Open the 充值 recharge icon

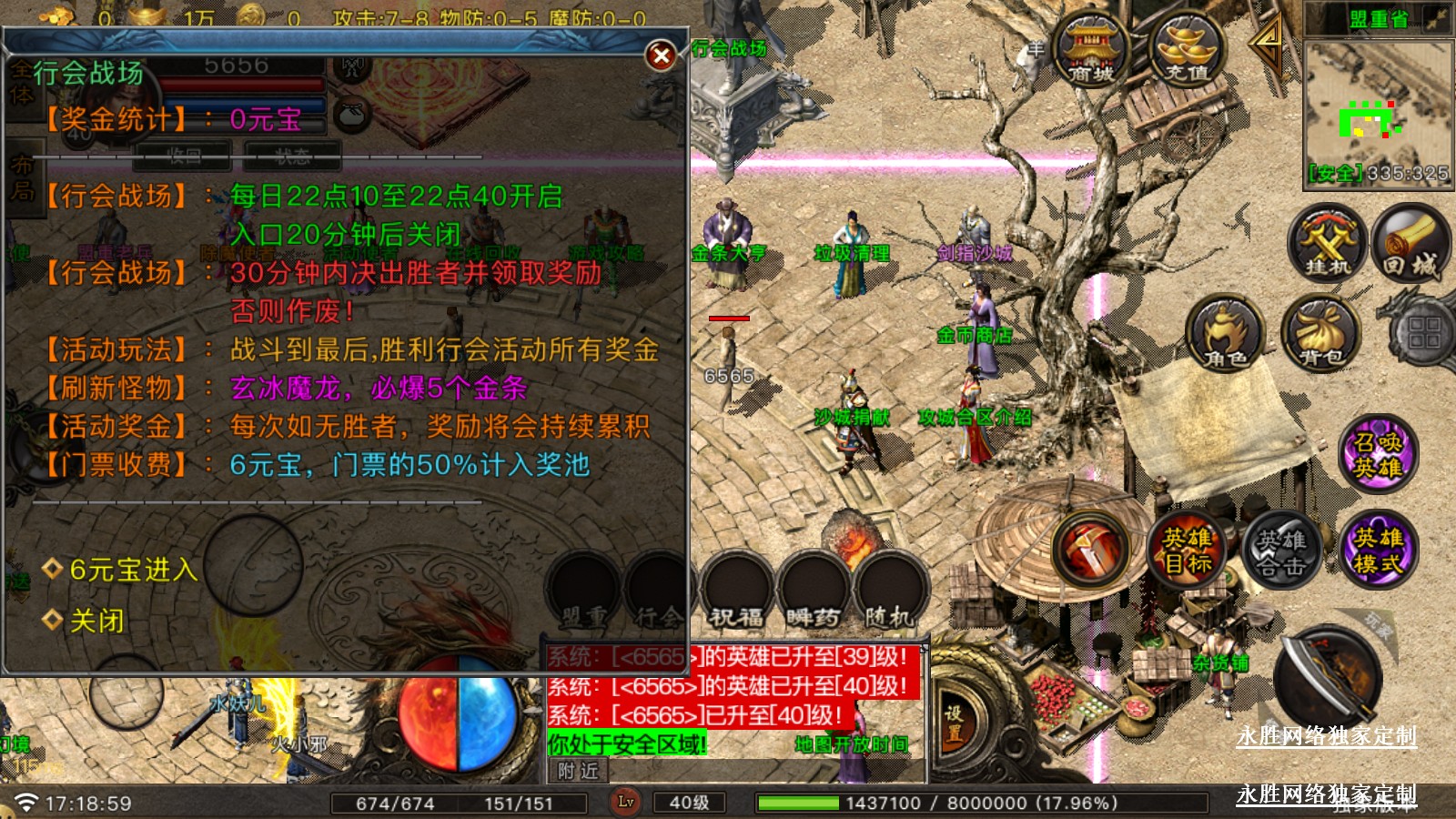point(1187,50)
